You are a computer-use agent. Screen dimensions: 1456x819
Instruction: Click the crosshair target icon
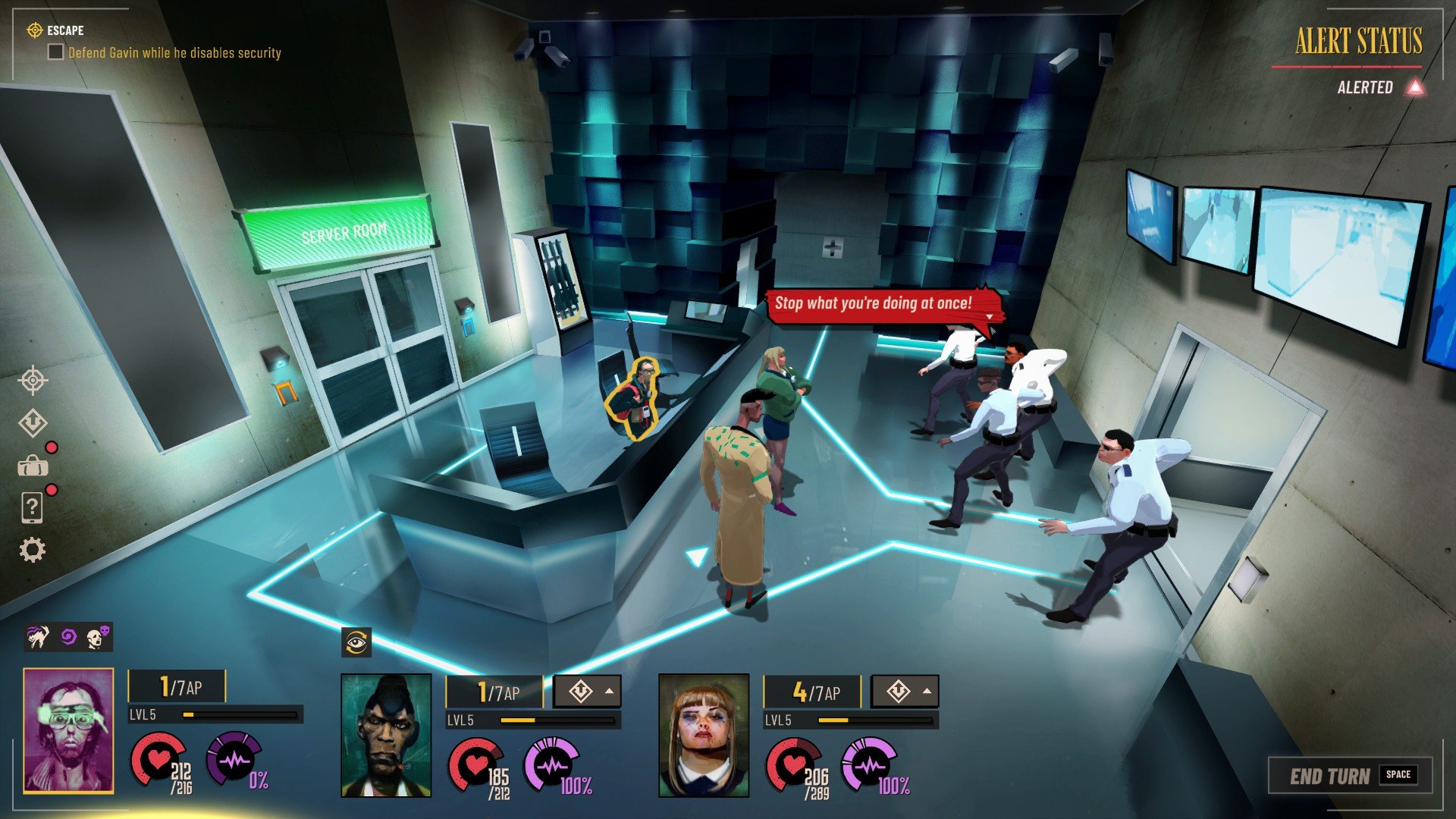click(33, 381)
